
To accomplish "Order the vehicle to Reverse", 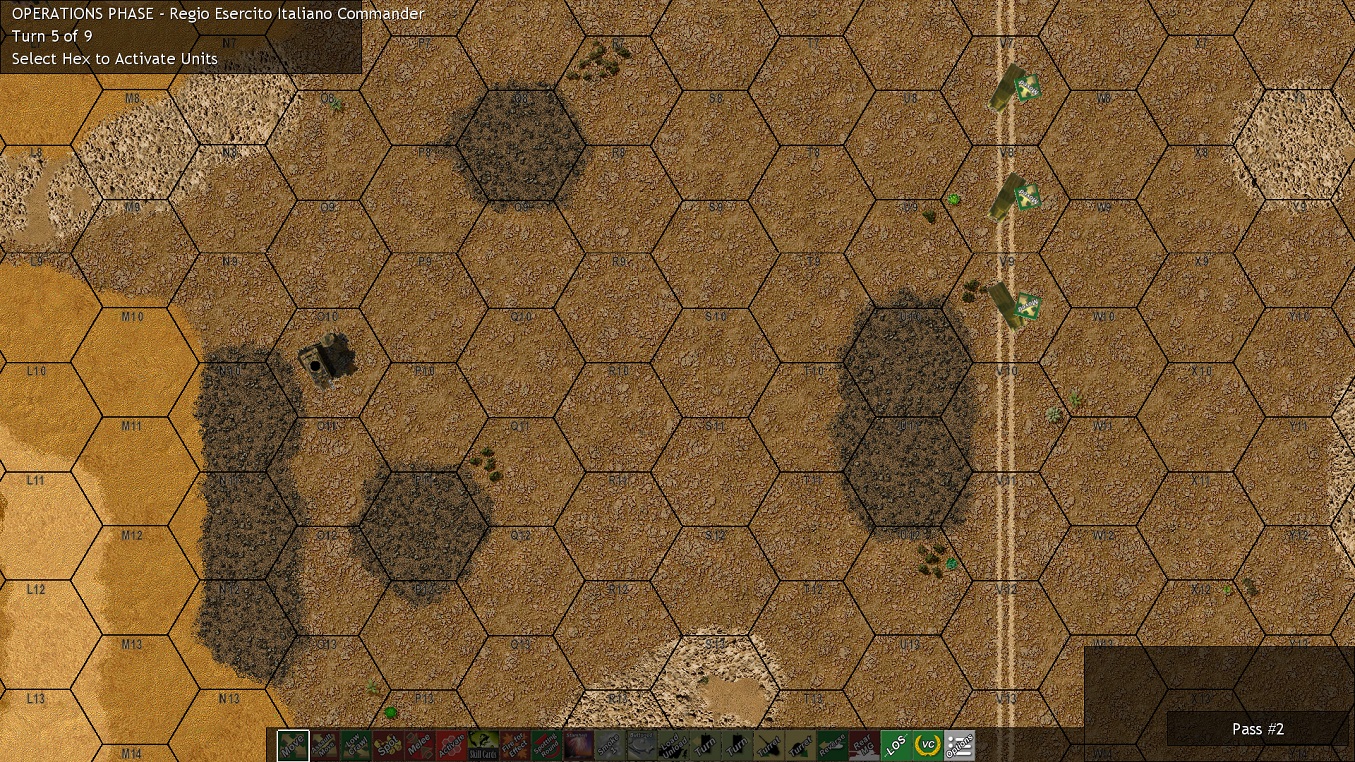I will (830, 744).
